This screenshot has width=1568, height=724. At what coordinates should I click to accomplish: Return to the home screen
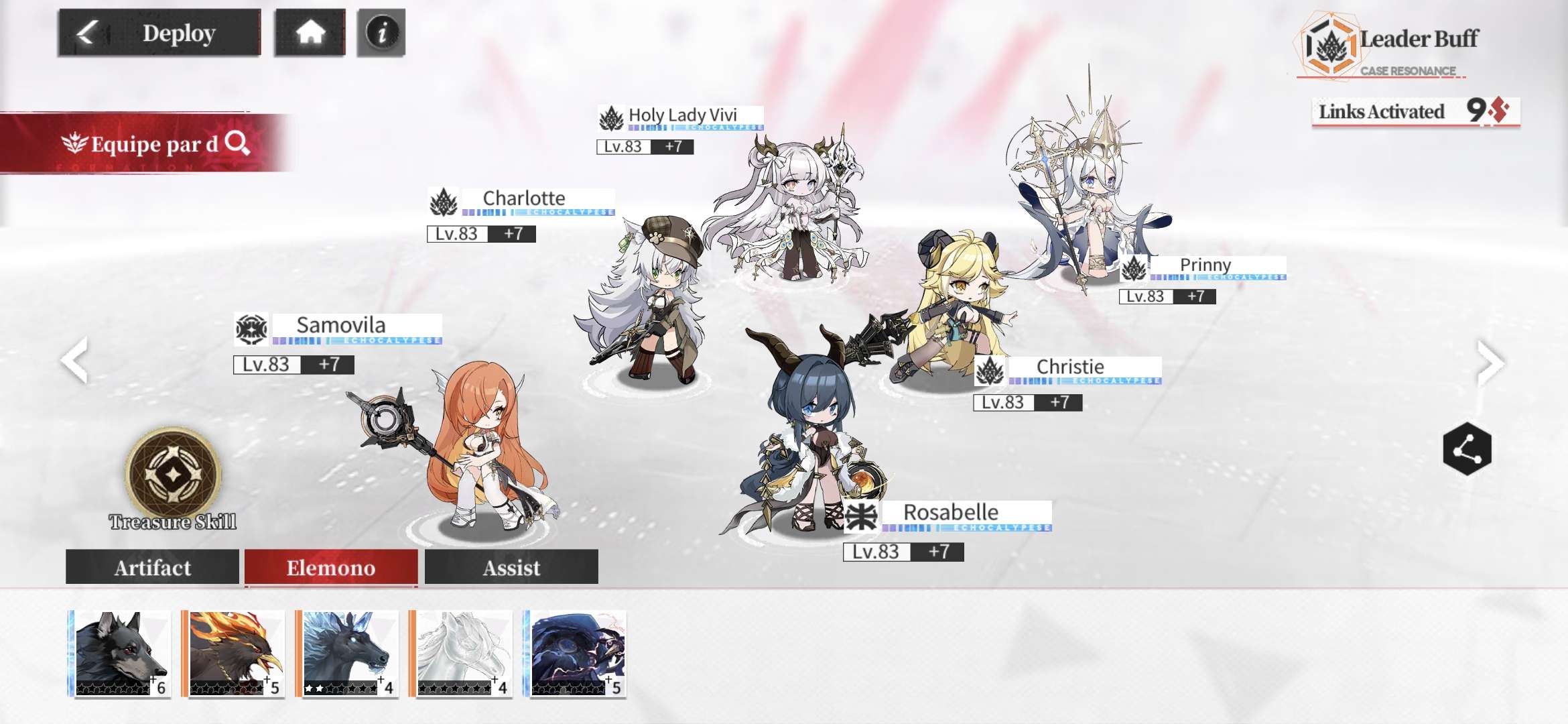pyautogui.click(x=310, y=32)
